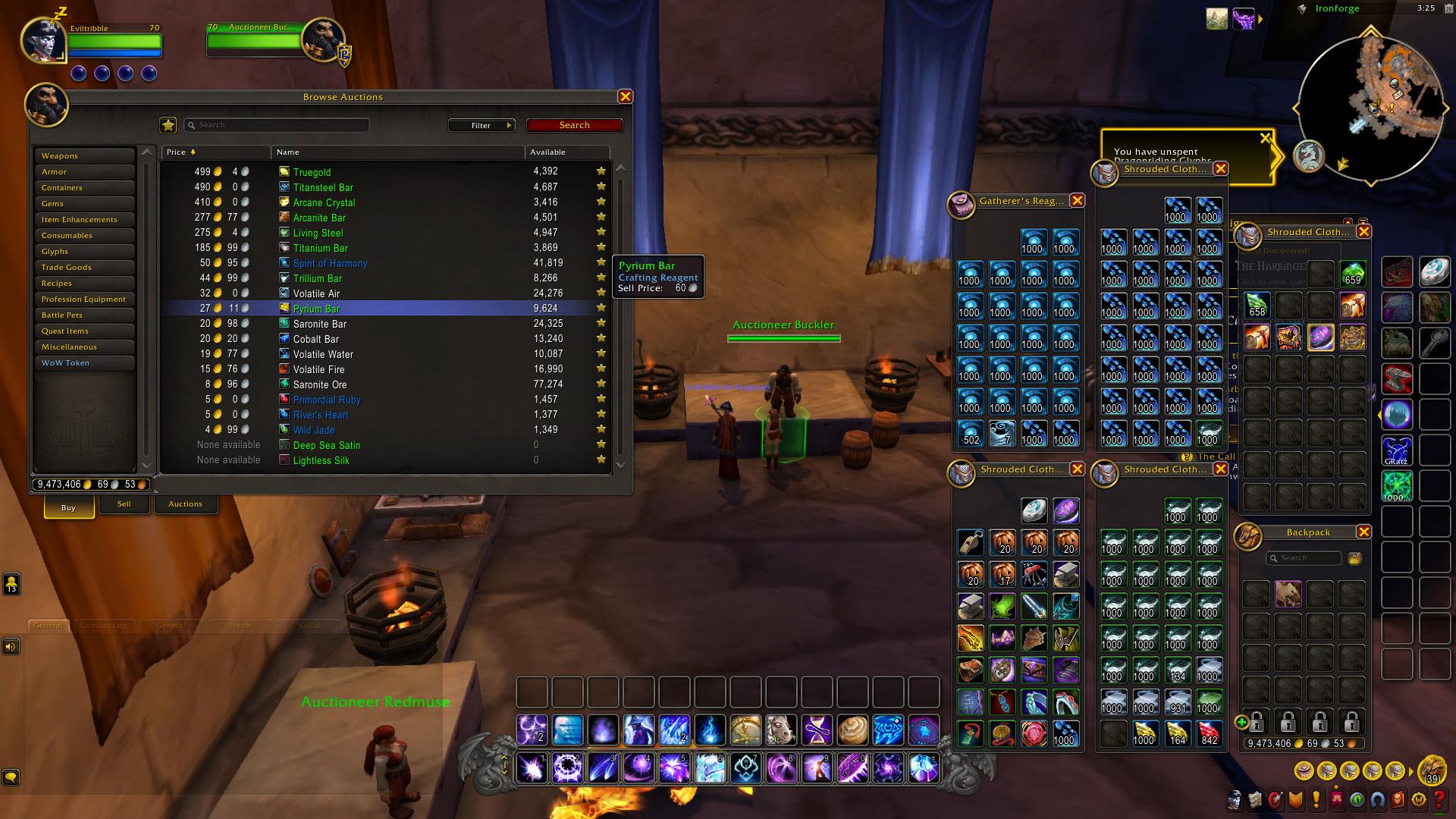Image resolution: width=1456 pixels, height=819 pixels.
Task: Open the WoW Token category
Action: pos(83,362)
